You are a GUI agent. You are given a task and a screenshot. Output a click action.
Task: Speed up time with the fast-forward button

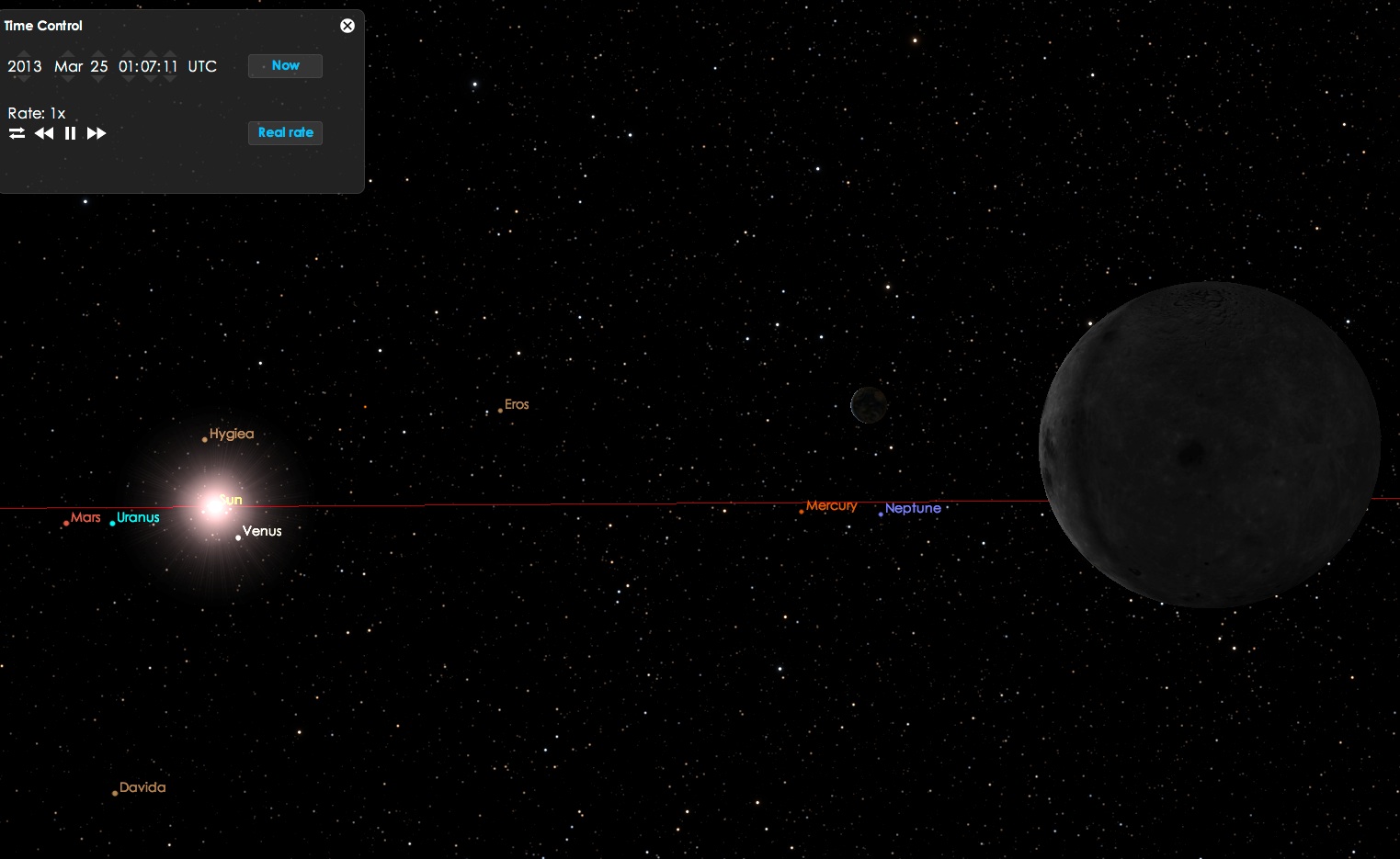click(x=97, y=133)
